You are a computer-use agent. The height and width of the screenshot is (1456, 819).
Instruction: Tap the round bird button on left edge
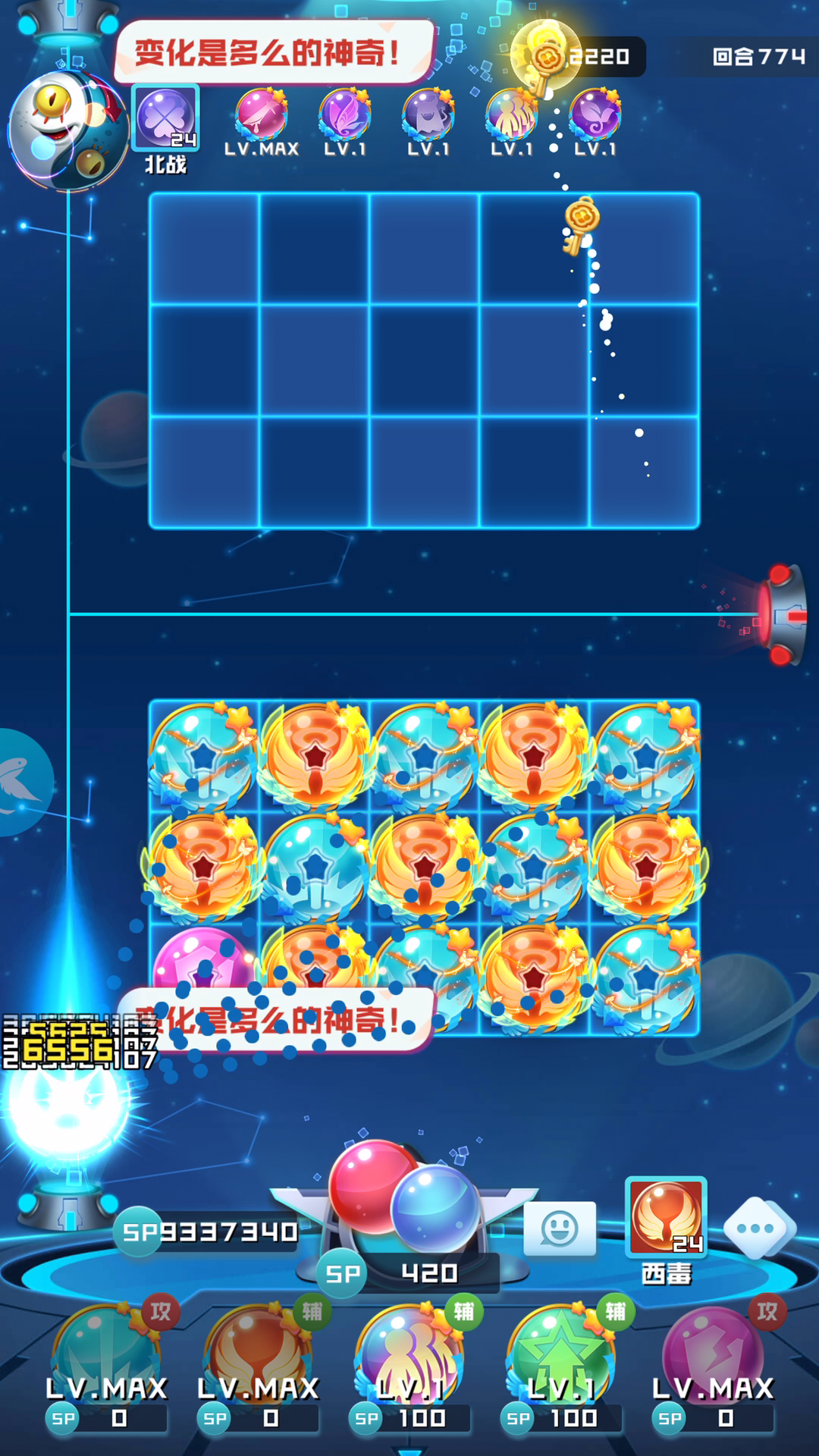point(21,783)
